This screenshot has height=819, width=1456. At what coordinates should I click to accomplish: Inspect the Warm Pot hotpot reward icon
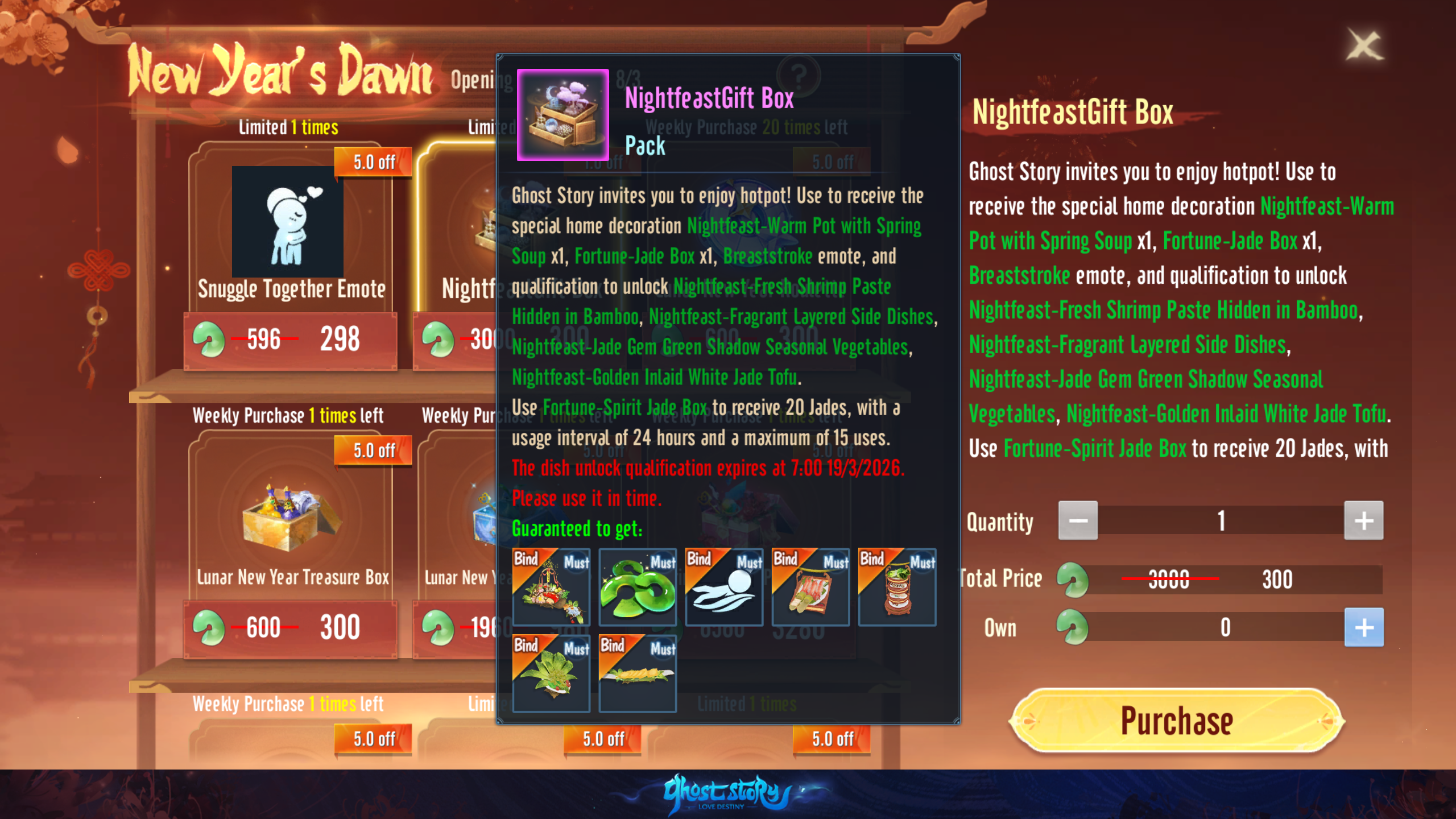[x=551, y=587]
